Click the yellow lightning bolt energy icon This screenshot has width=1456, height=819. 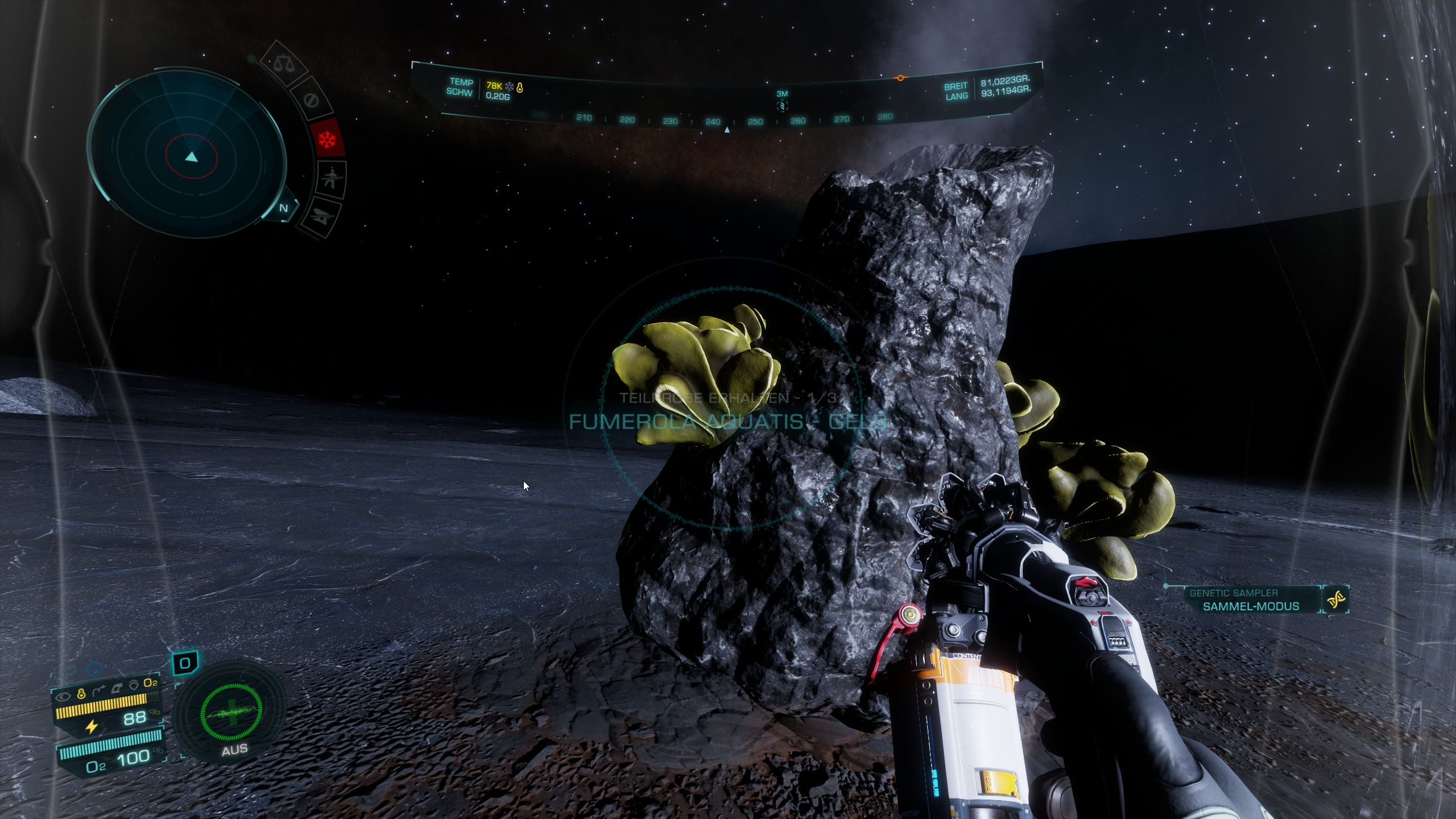tap(91, 726)
